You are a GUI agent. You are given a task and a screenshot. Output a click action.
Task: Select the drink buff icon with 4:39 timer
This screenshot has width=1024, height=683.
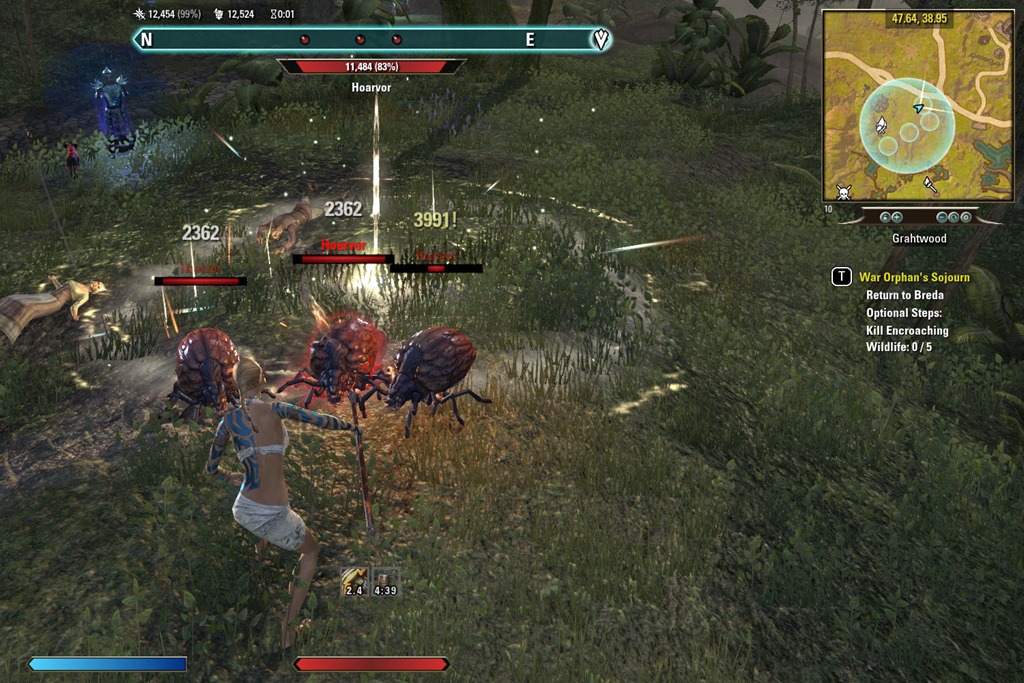click(x=386, y=580)
